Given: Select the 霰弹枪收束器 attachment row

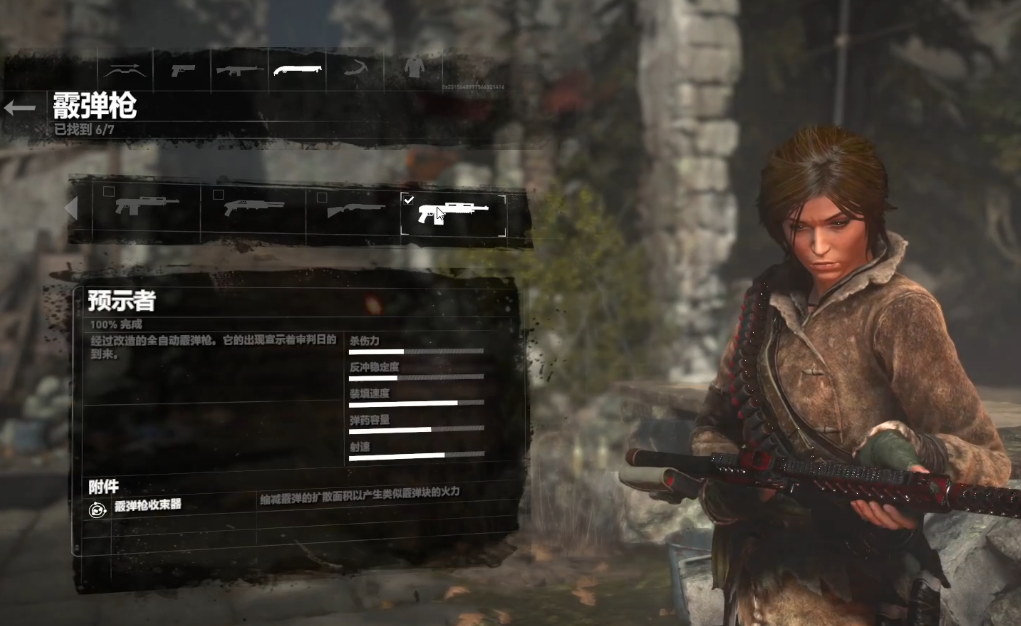Looking at the screenshot, I should point(148,507).
